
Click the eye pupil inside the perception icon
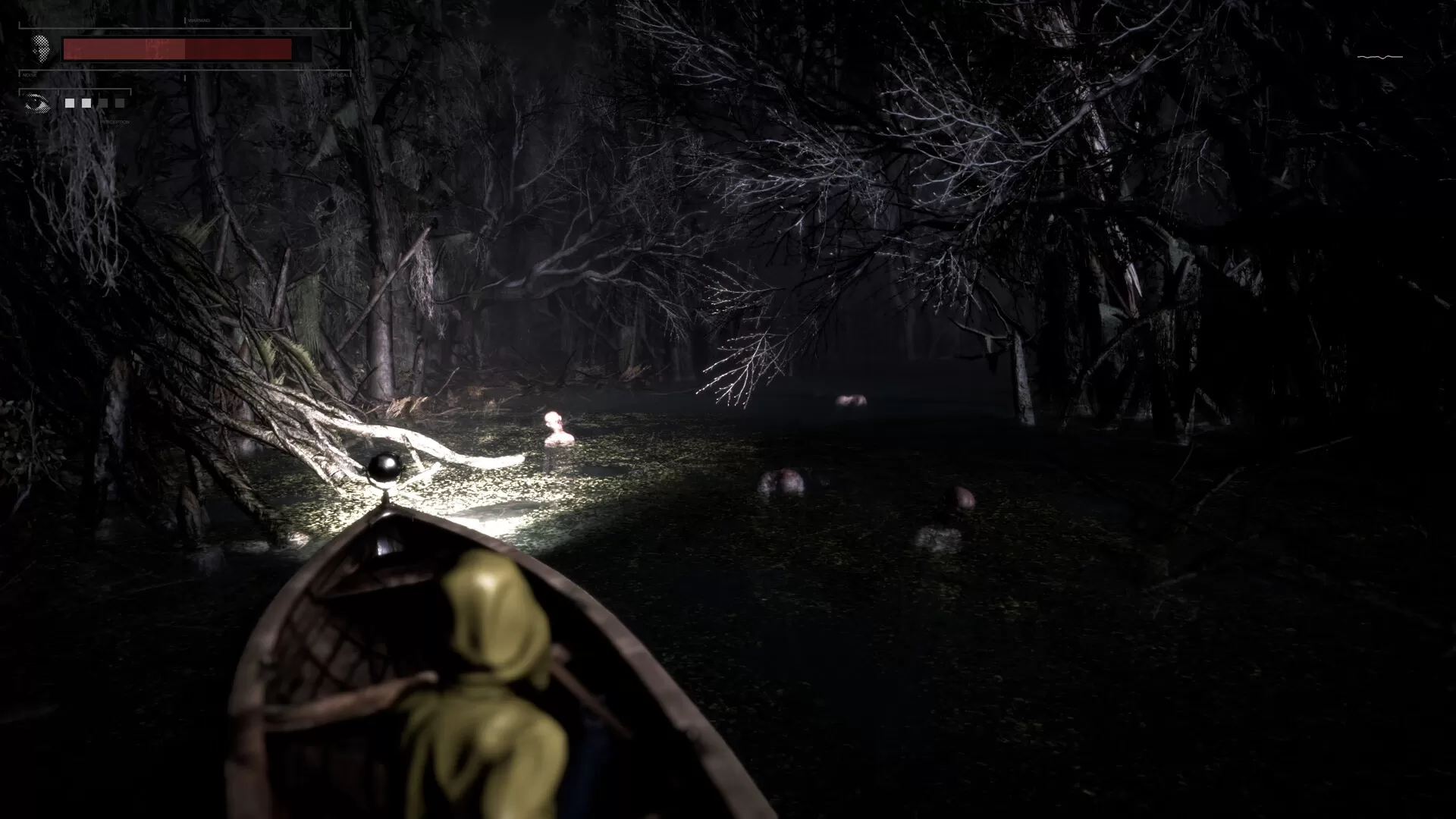tap(36, 102)
